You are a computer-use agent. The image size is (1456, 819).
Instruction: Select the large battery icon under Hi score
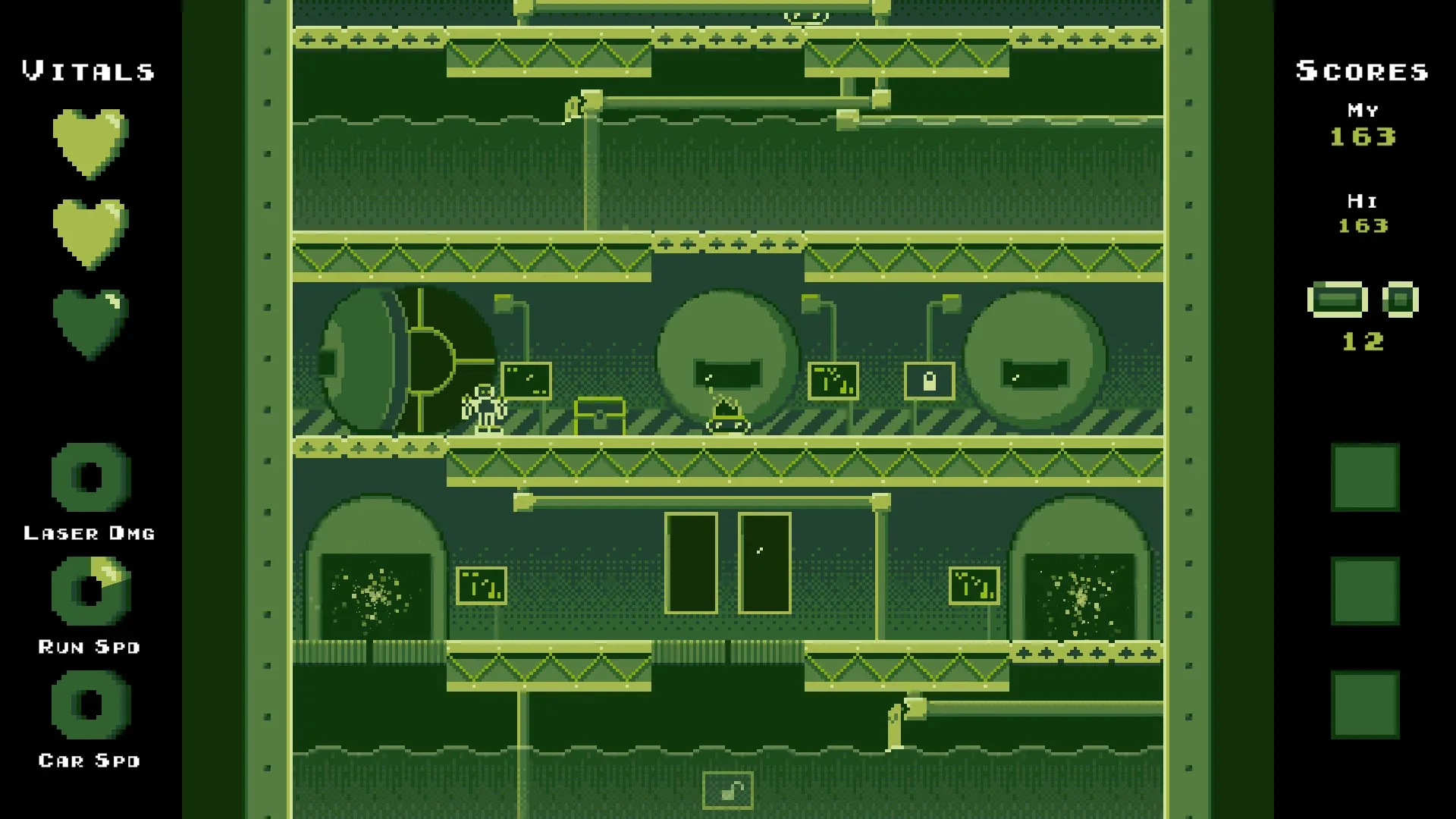(1338, 299)
